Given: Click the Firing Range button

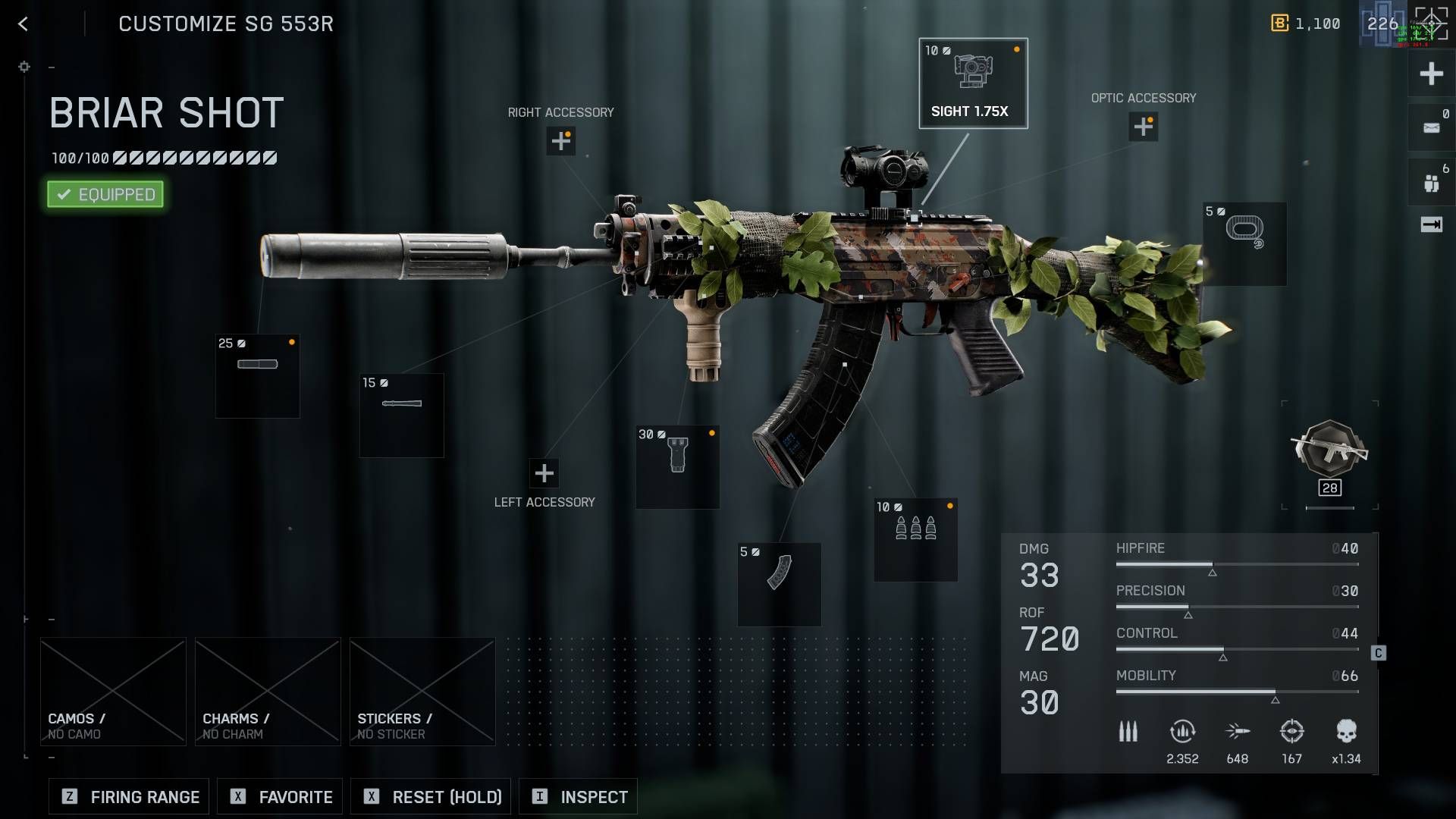Looking at the screenshot, I should point(127,796).
